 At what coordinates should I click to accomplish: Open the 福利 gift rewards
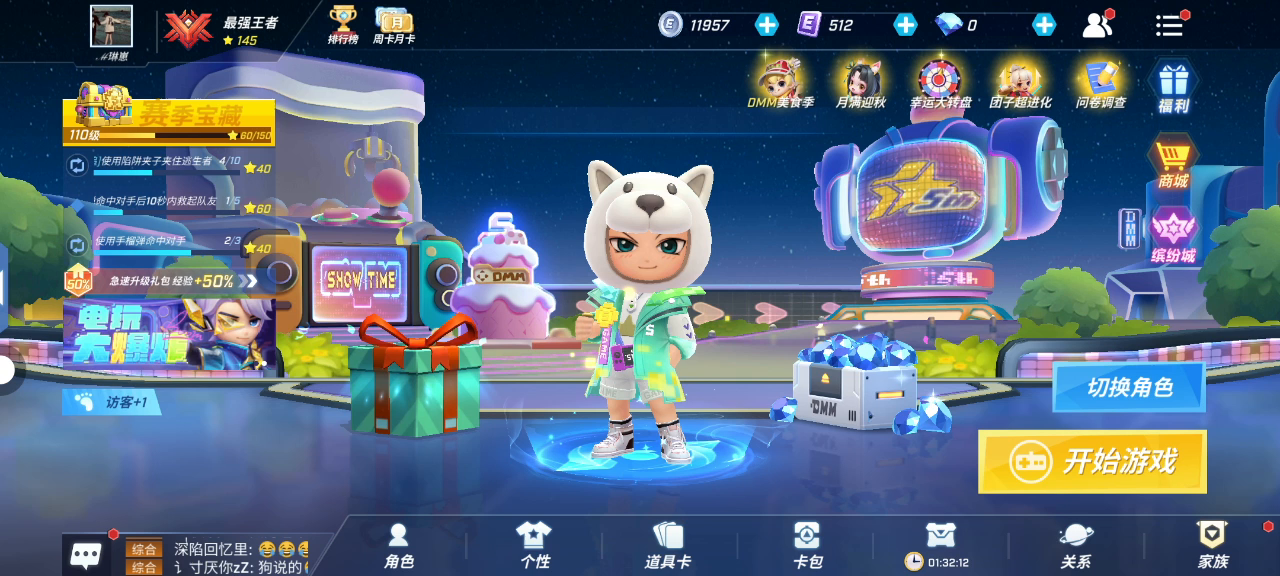click(x=1173, y=86)
